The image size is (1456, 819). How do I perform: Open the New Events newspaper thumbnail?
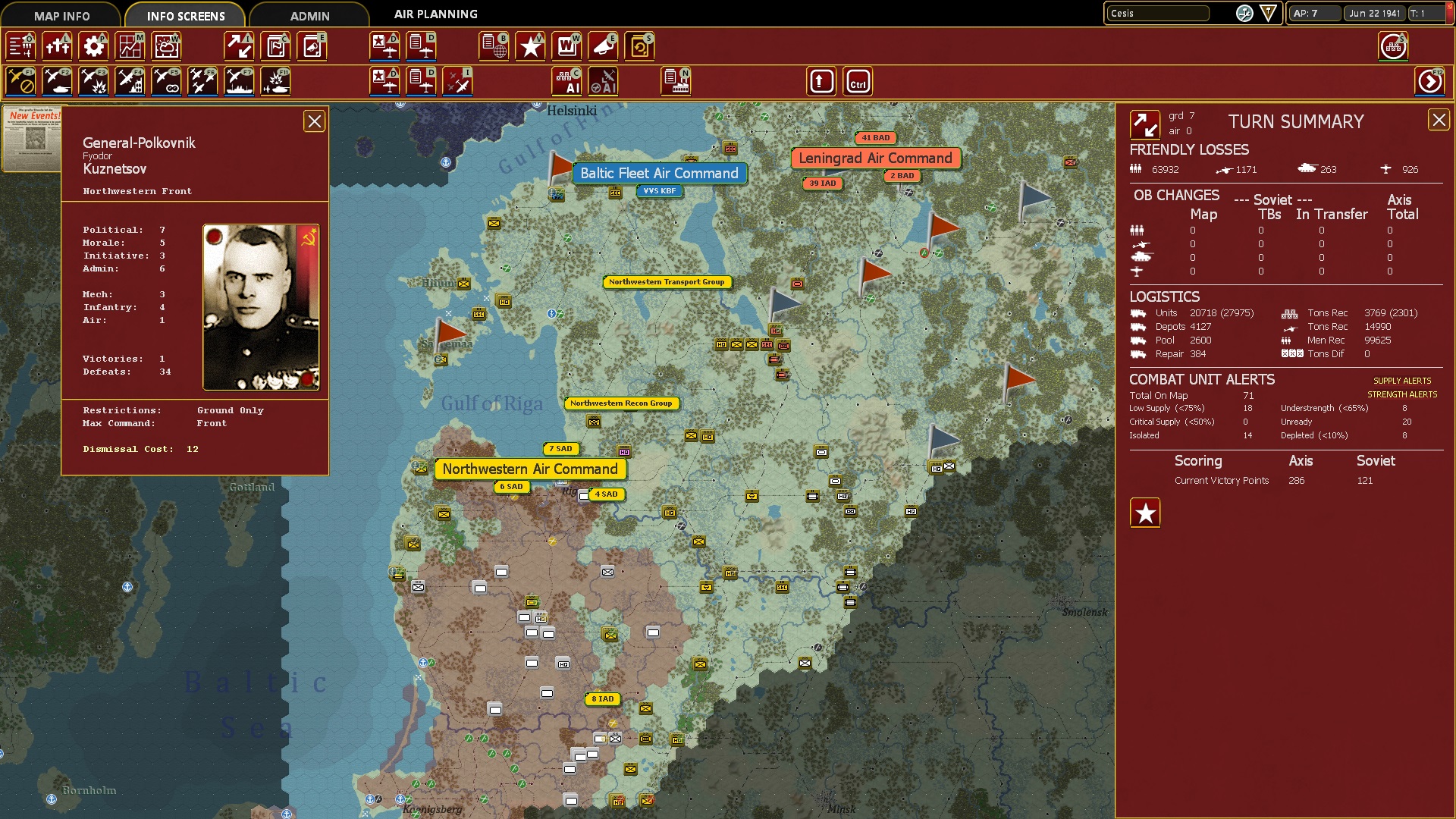click(32, 139)
